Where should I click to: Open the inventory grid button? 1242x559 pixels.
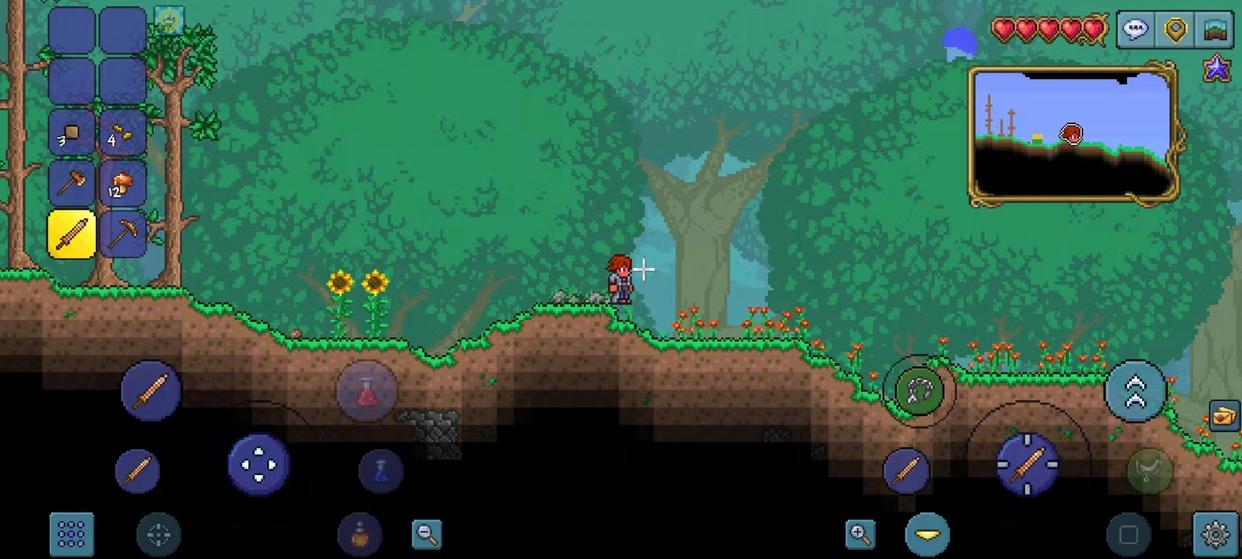pos(71,534)
